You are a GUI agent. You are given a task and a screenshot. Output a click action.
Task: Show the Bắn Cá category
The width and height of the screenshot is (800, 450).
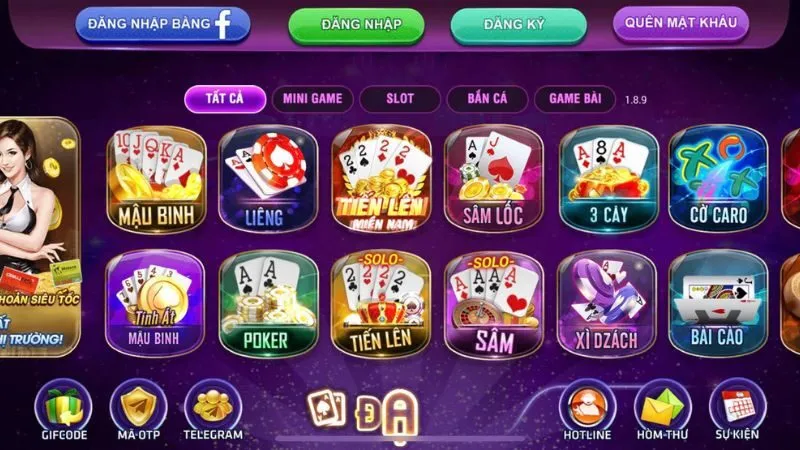[x=484, y=99]
